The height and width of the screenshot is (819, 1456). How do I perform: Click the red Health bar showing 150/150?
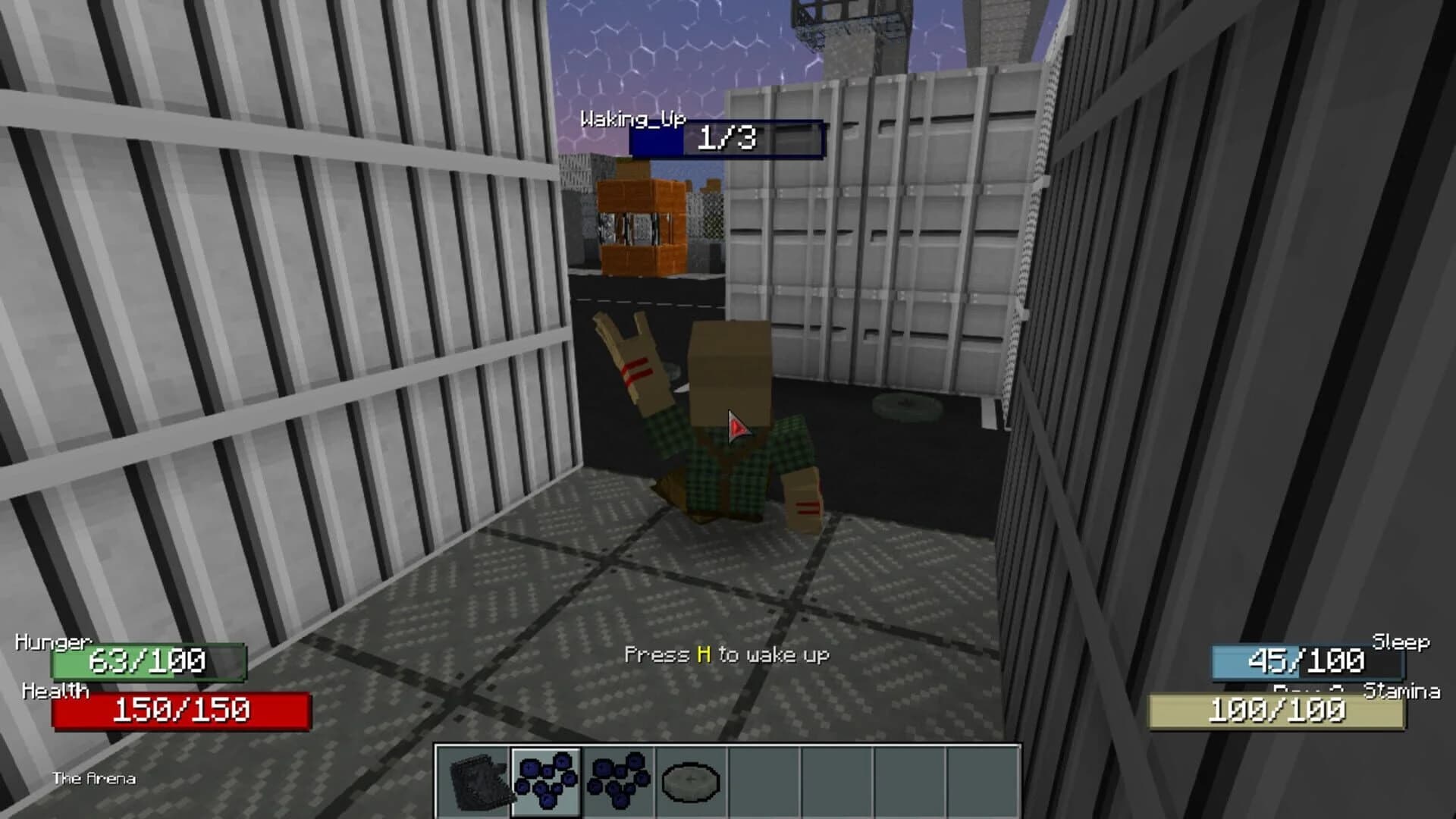(x=182, y=711)
